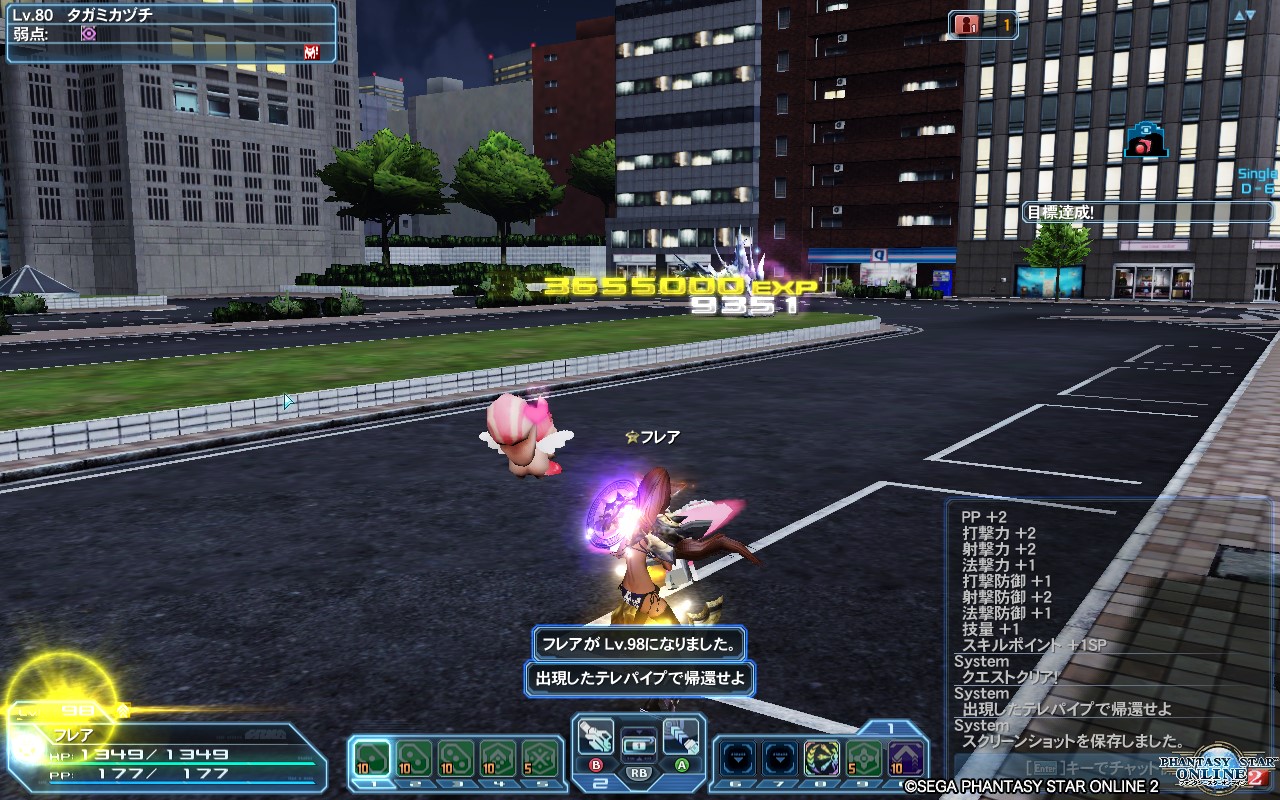Screen dimensions: 1280x800
Task: Use the green item stacked x5 in slot 9
Action: tap(864, 757)
